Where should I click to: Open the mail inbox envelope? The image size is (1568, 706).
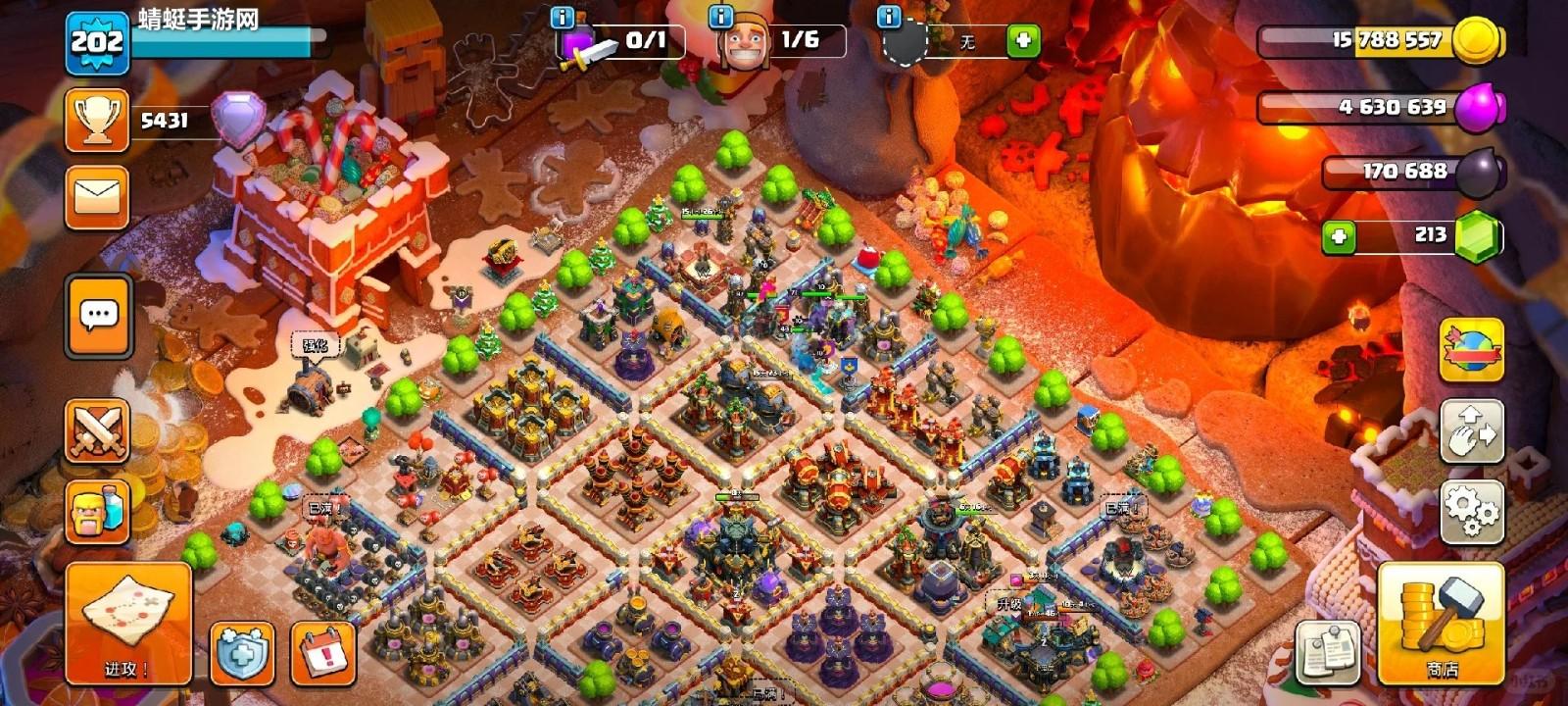97,198
